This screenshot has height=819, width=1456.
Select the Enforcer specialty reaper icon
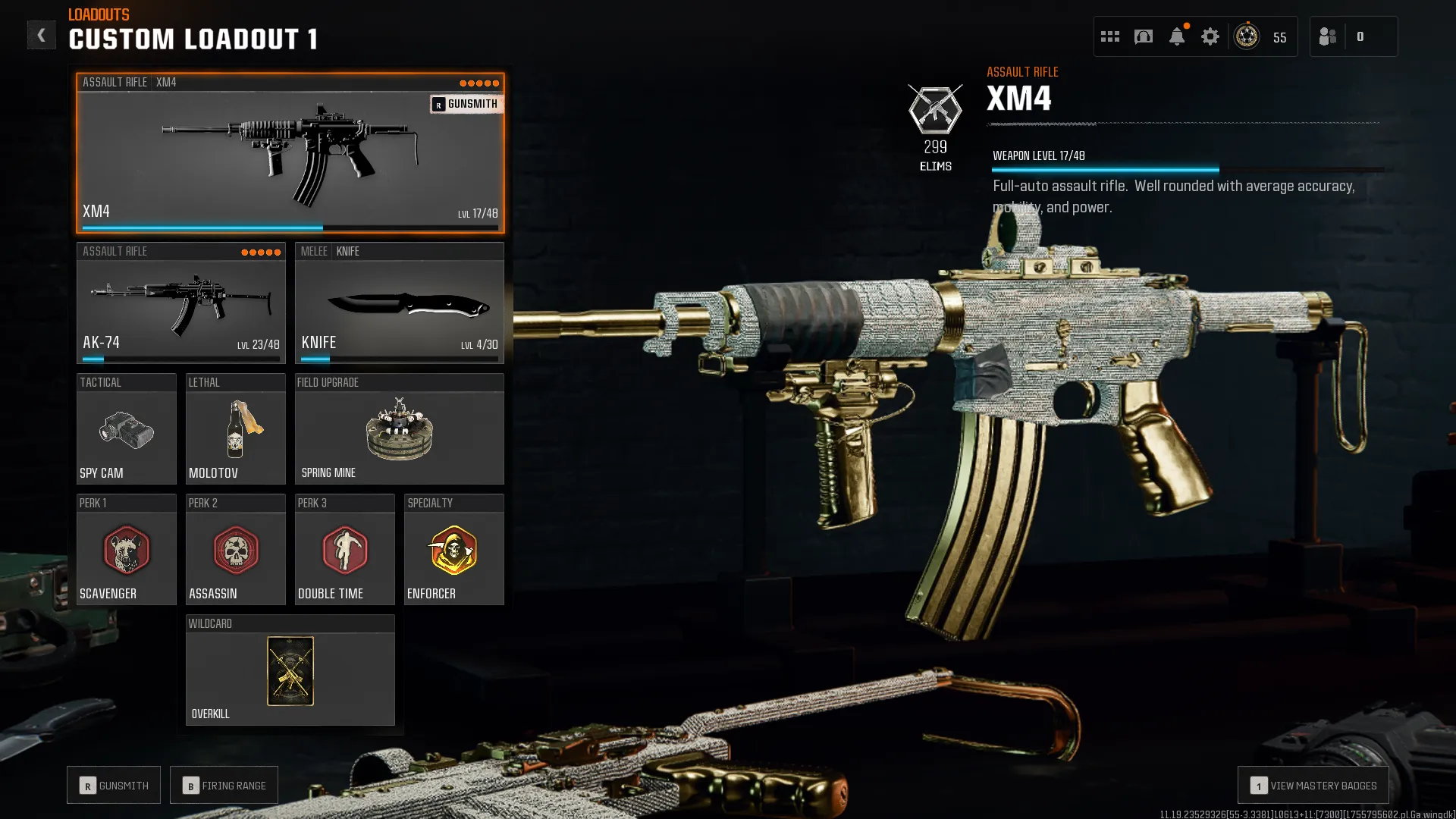tap(453, 551)
